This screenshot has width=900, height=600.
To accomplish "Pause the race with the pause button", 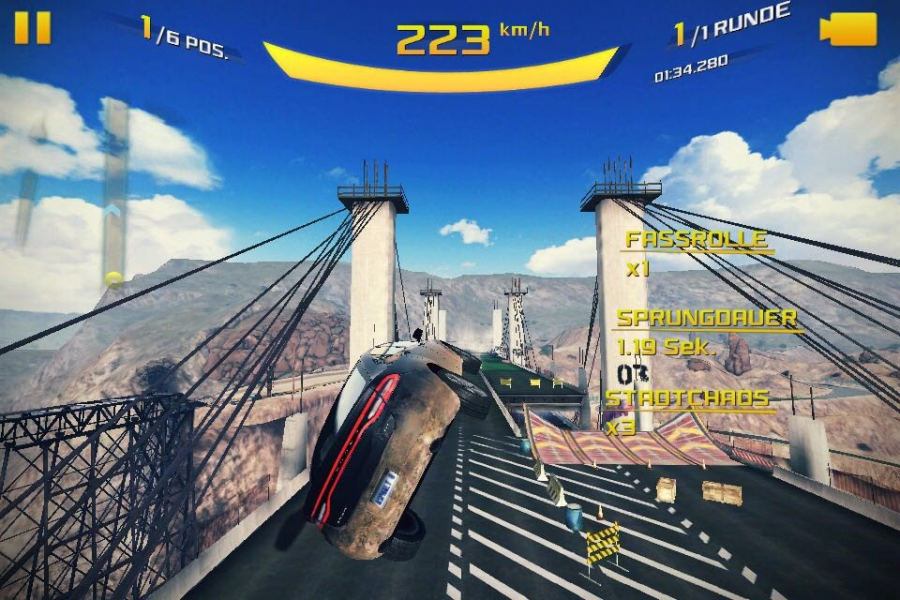I will [32, 27].
